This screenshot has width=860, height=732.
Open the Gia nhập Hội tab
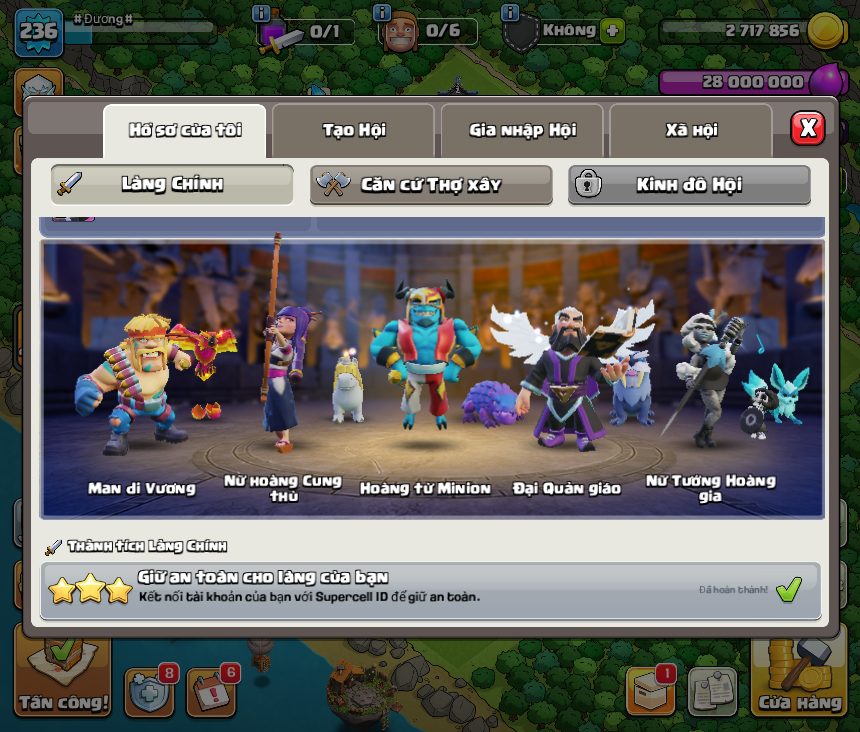[521, 130]
